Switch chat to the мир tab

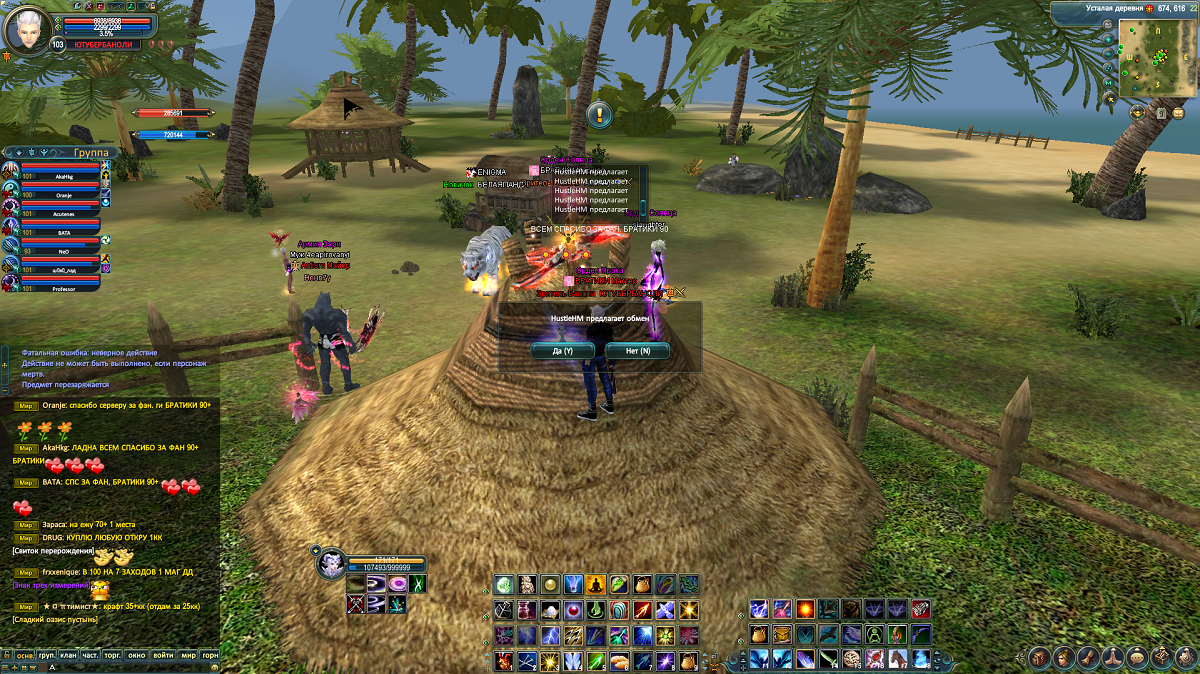click(x=188, y=655)
